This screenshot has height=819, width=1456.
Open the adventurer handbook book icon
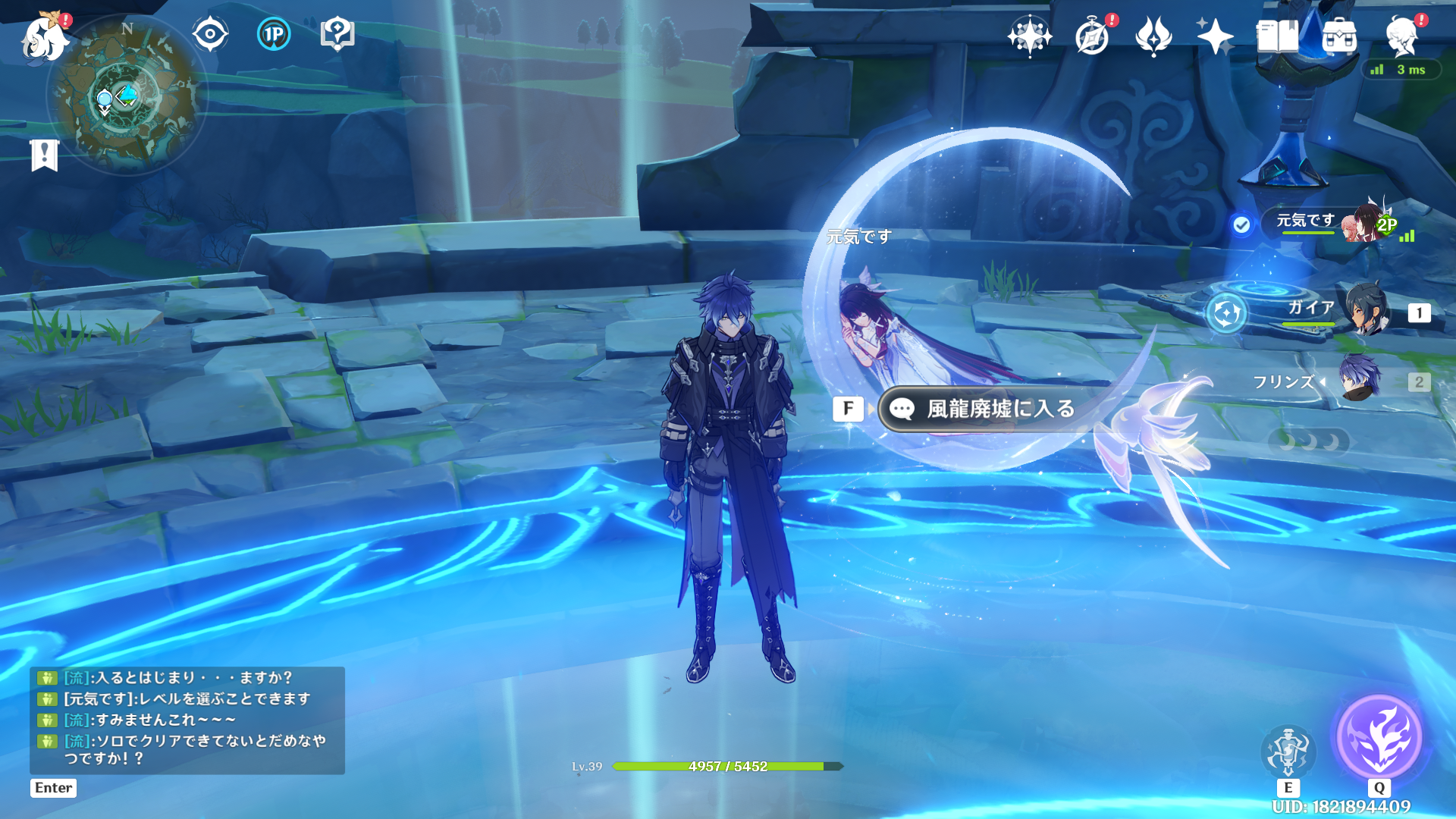pyautogui.click(x=1277, y=36)
